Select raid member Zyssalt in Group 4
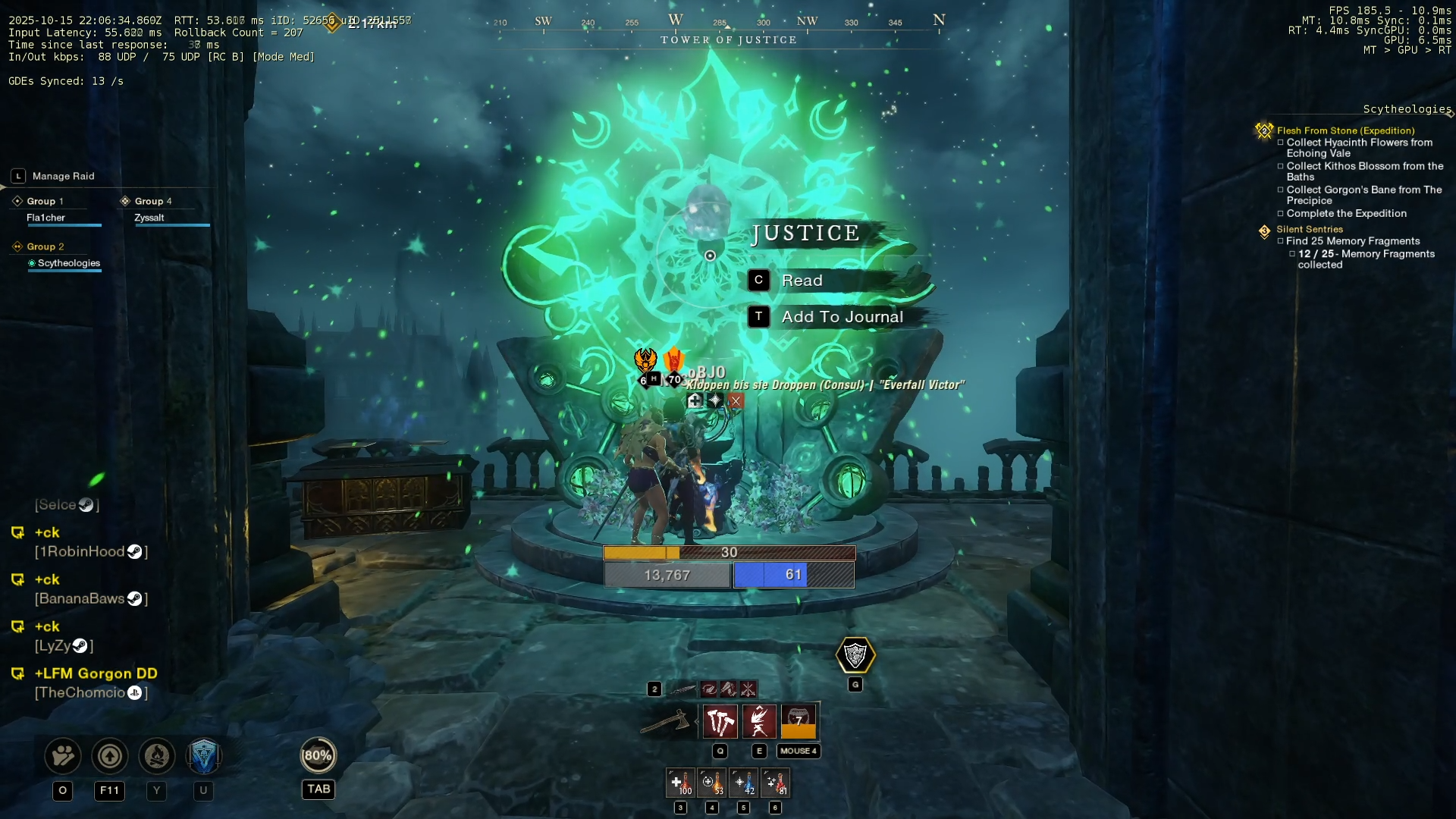 pos(149,218)
